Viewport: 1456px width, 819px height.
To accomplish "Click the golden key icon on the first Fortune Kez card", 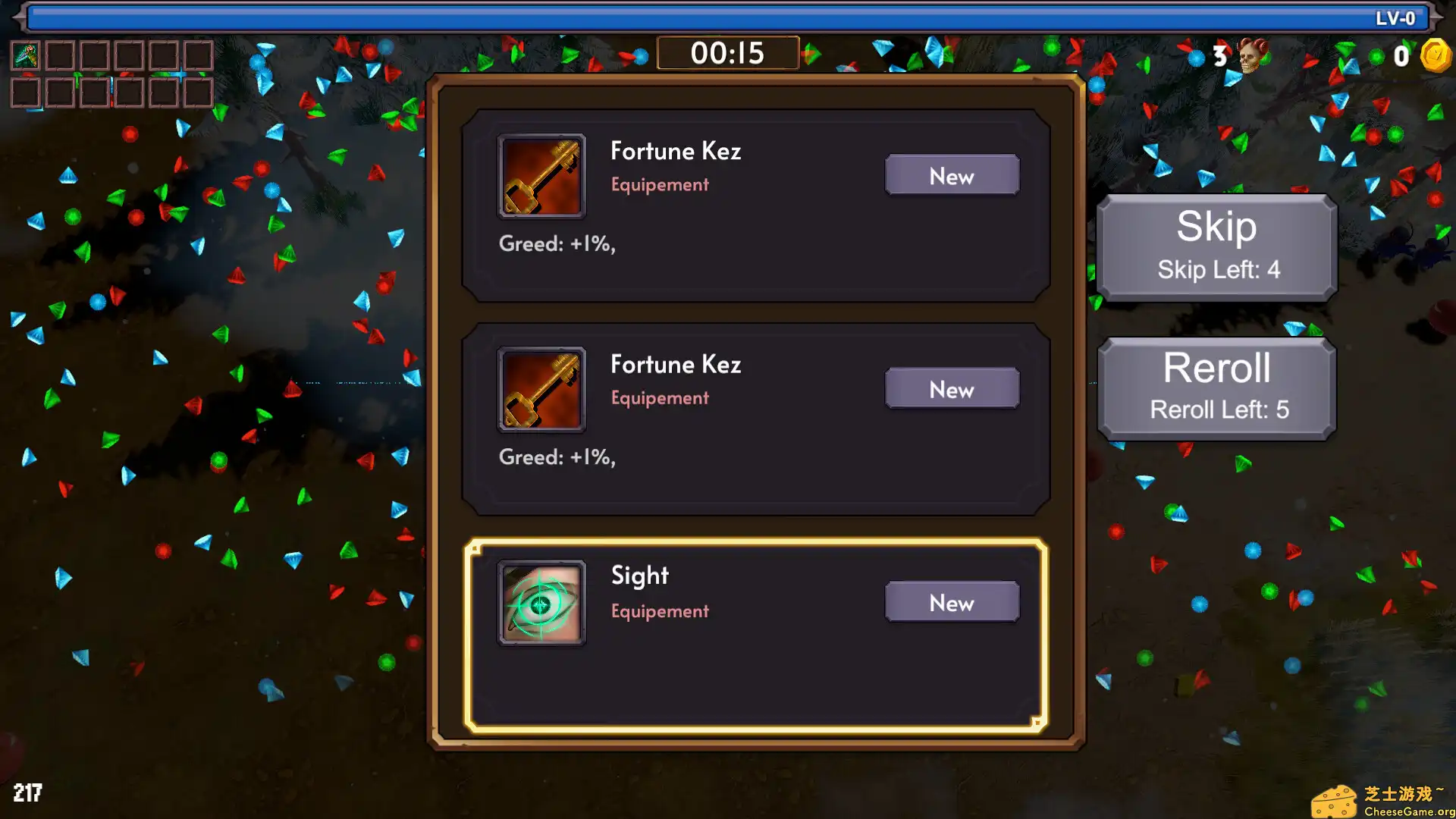I will pos(541,175).
